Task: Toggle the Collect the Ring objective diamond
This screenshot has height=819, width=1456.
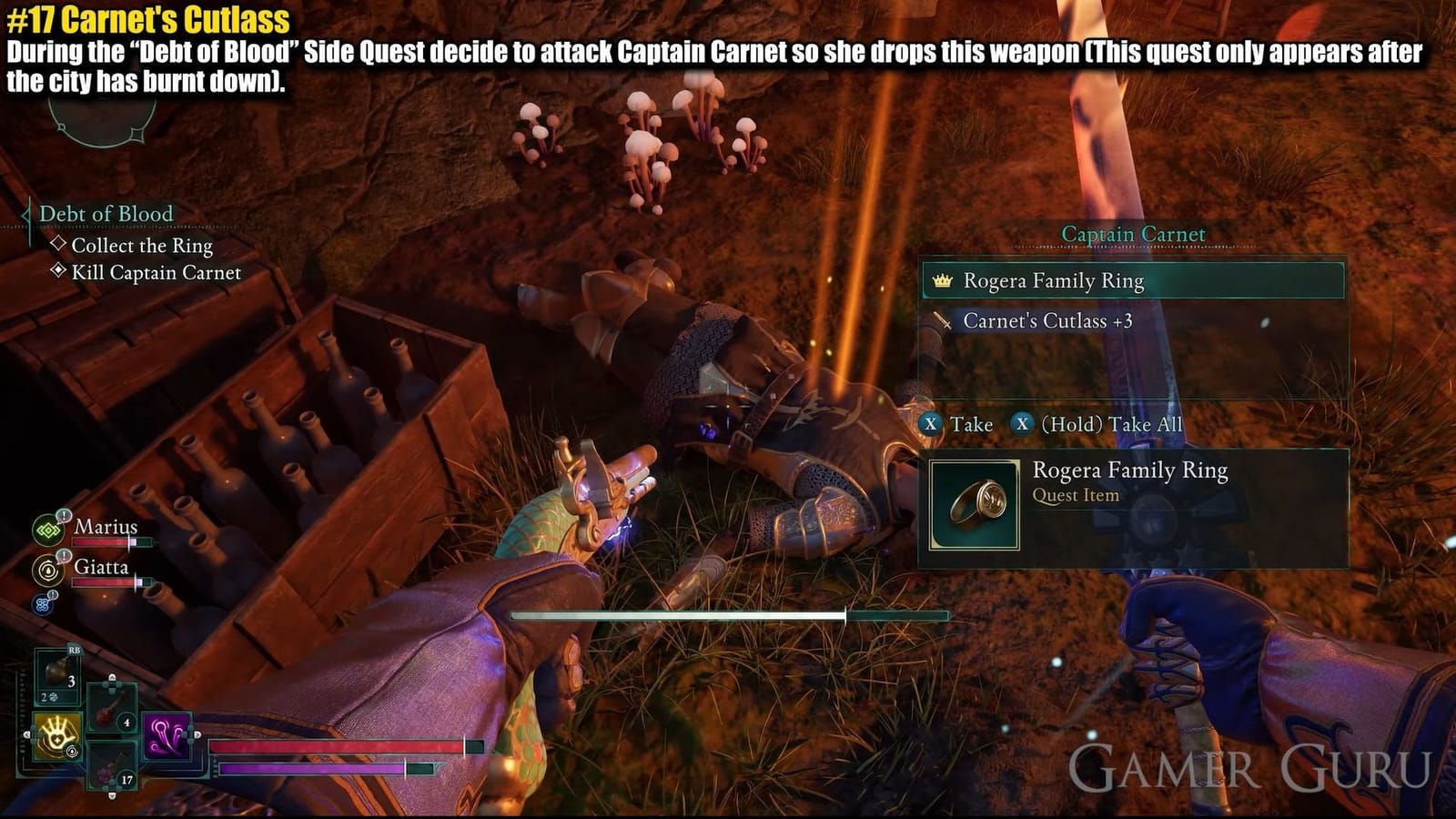Action: tap(58, 243)
